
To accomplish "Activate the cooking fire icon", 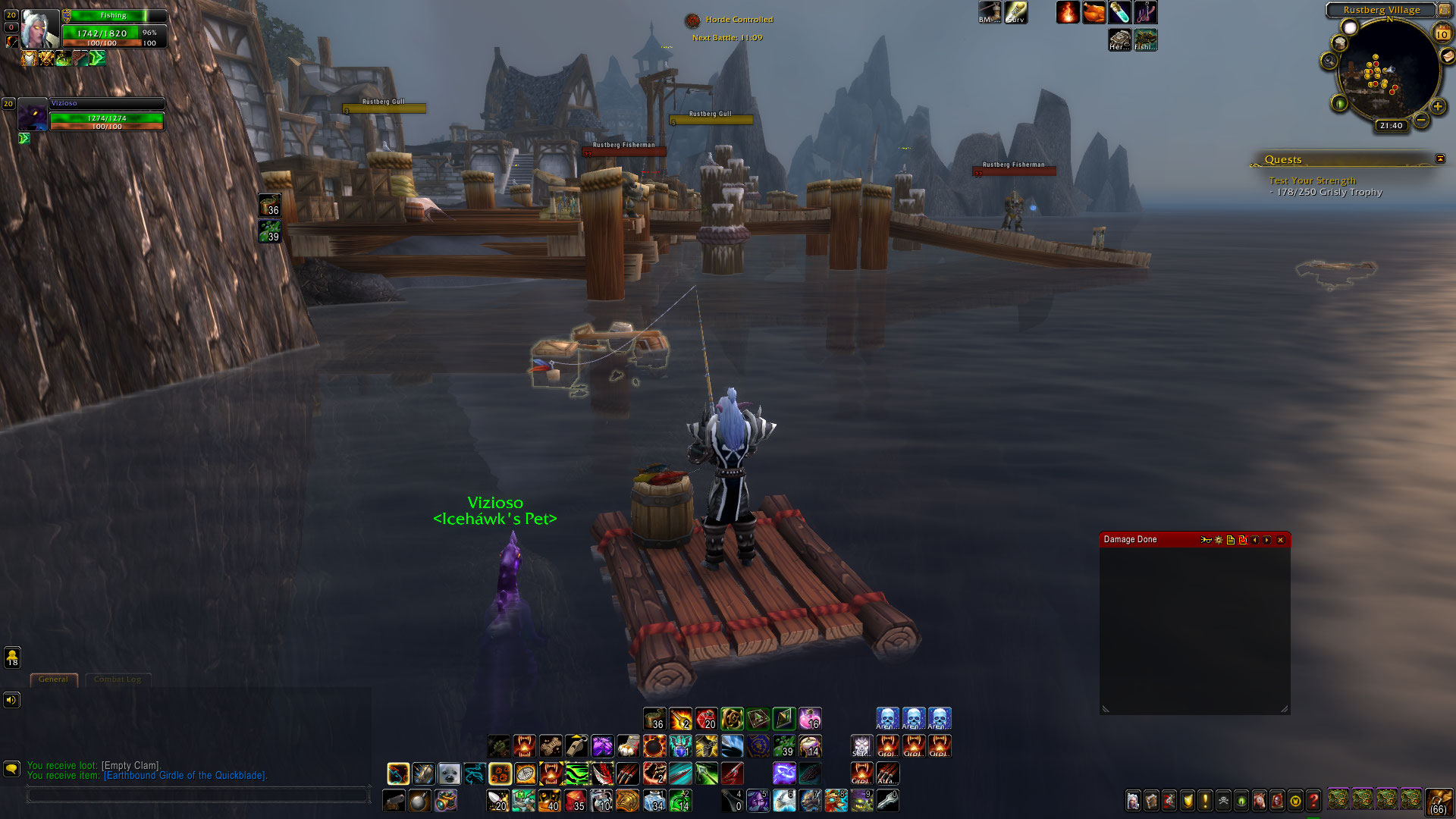I will click(1068, 12).
